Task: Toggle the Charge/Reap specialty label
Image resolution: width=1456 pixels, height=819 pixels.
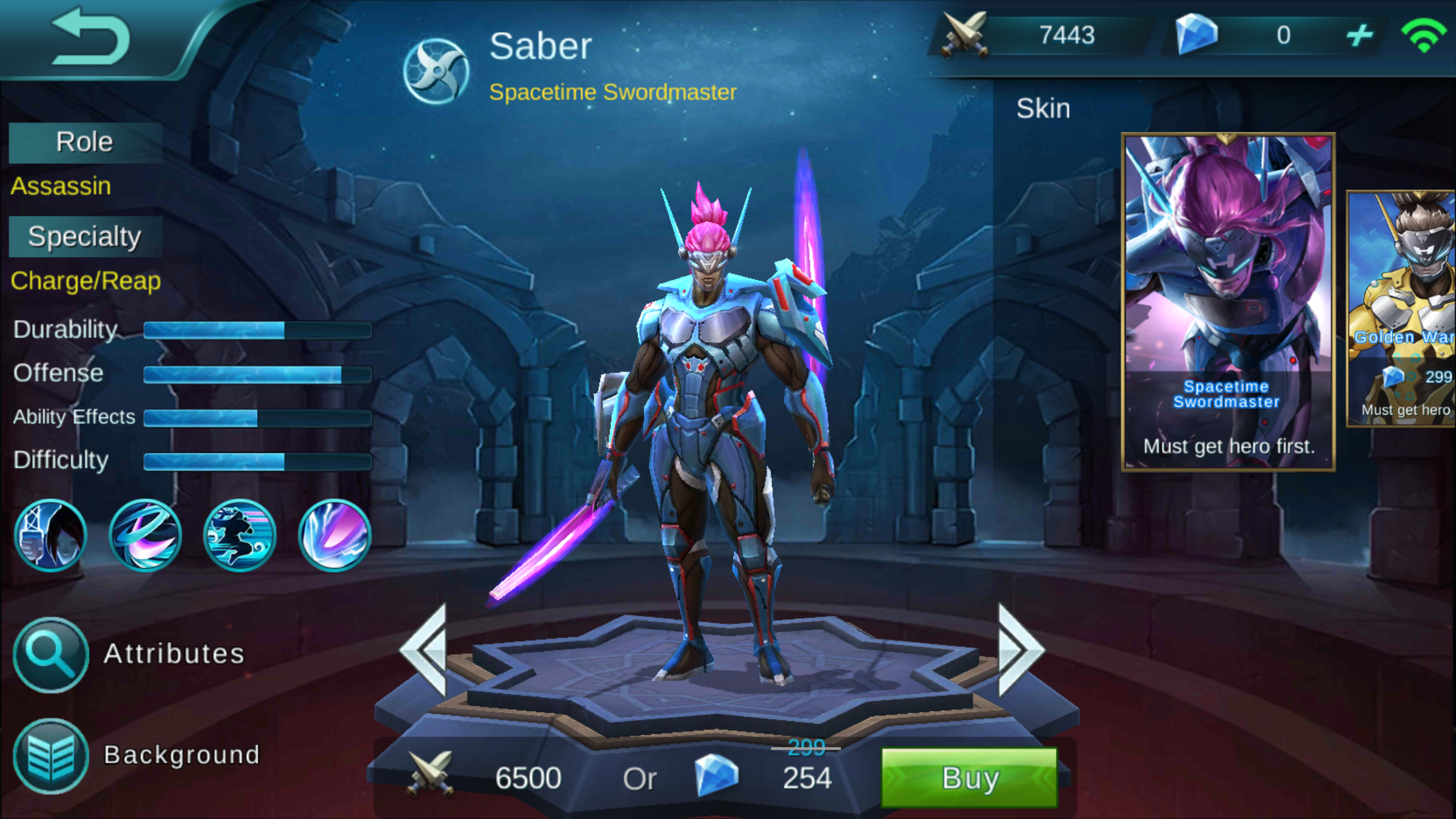Action: (85, 281)
